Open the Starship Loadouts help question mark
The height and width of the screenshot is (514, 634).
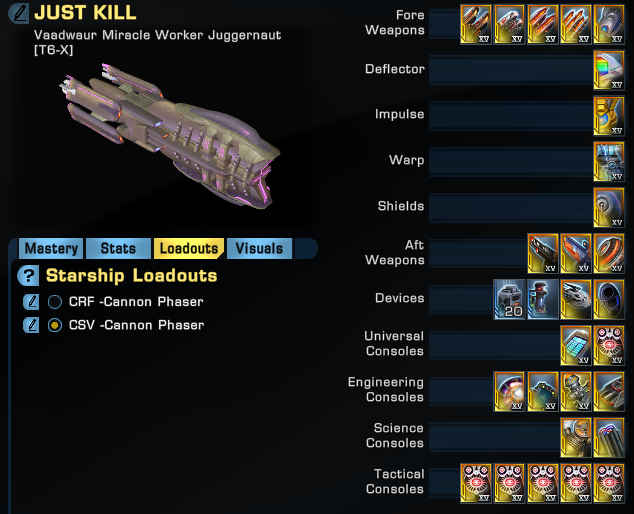coord(30,276)
